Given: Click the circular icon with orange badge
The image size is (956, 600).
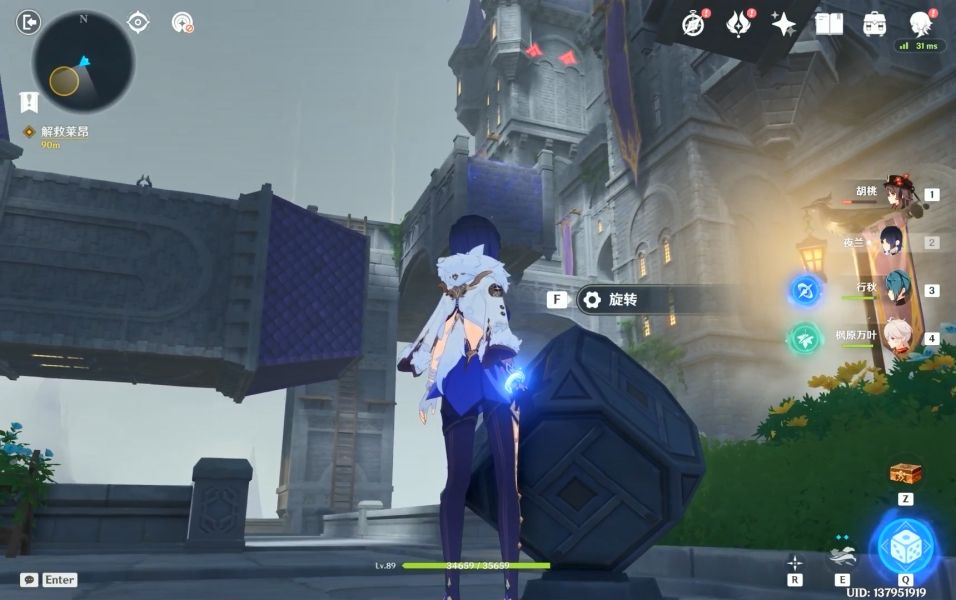Looking at the screenshot, I should coord(182,22).
